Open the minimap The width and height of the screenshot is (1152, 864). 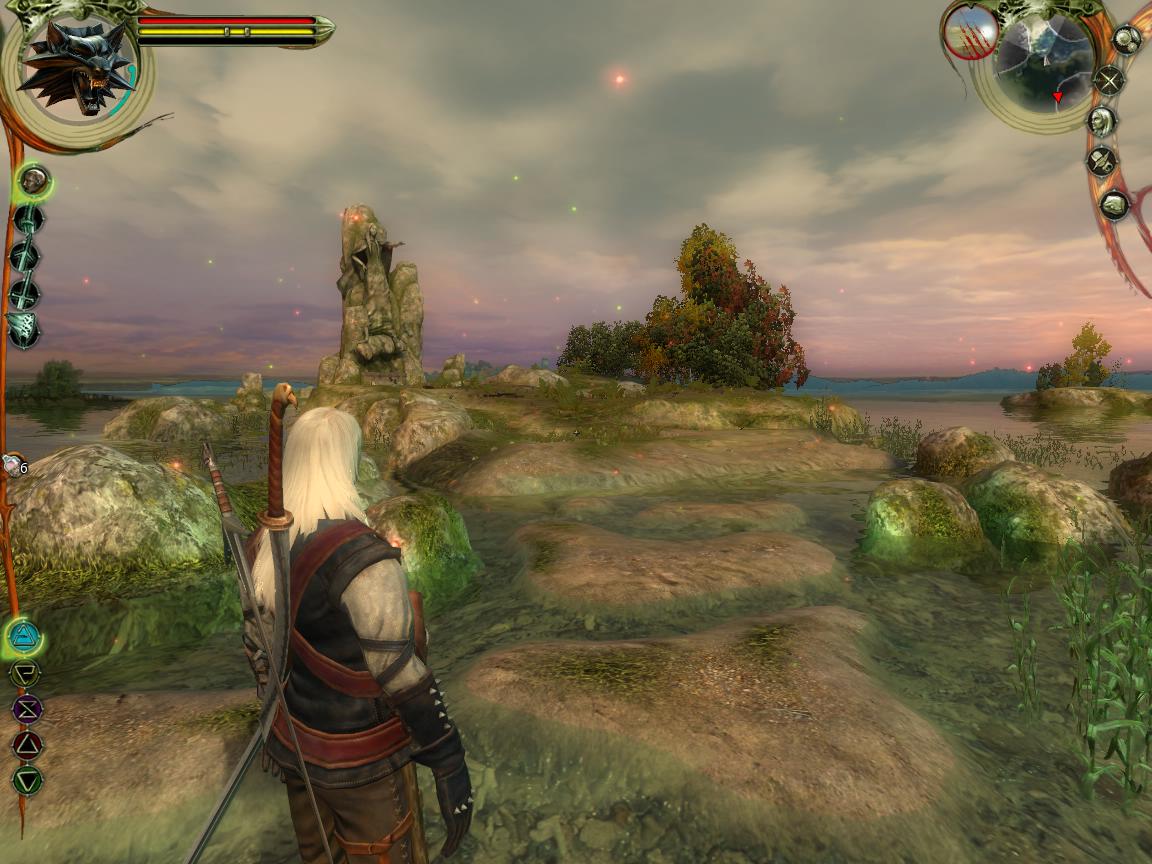click(x=1045, y=62)
